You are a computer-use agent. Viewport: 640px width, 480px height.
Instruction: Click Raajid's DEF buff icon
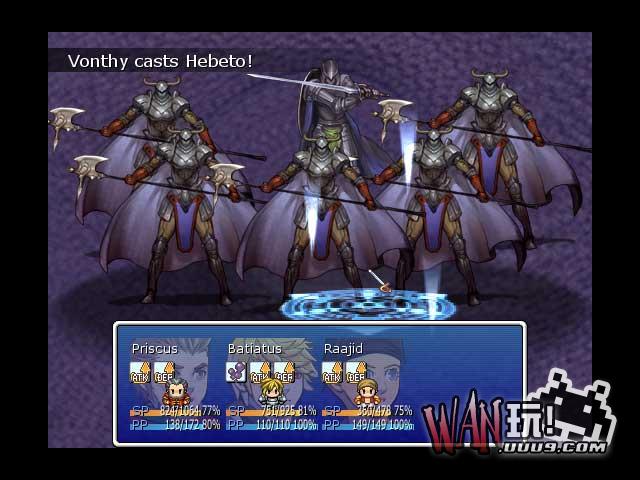coord(356,373)
